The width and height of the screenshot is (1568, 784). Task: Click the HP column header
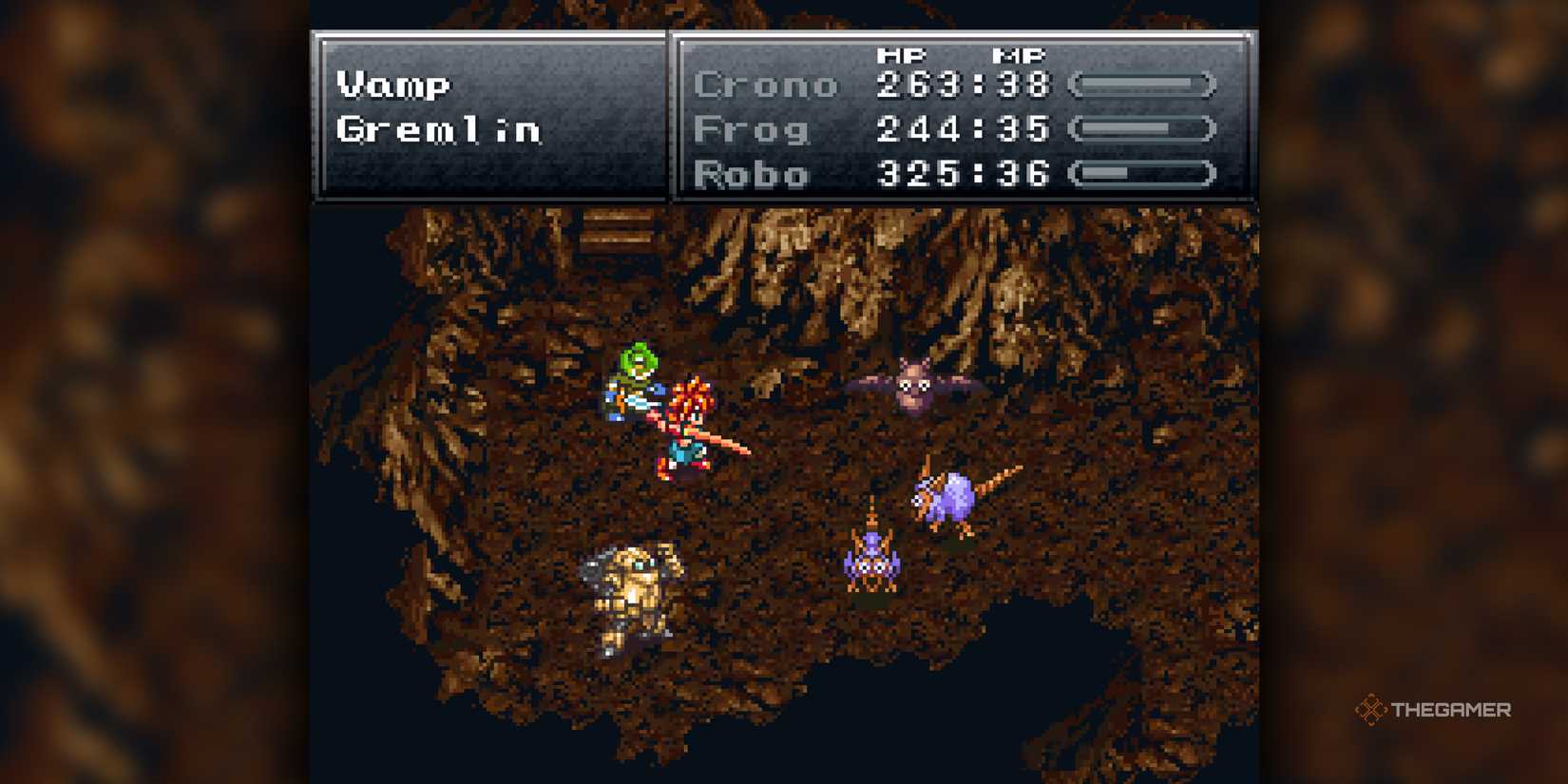[904, 55]
